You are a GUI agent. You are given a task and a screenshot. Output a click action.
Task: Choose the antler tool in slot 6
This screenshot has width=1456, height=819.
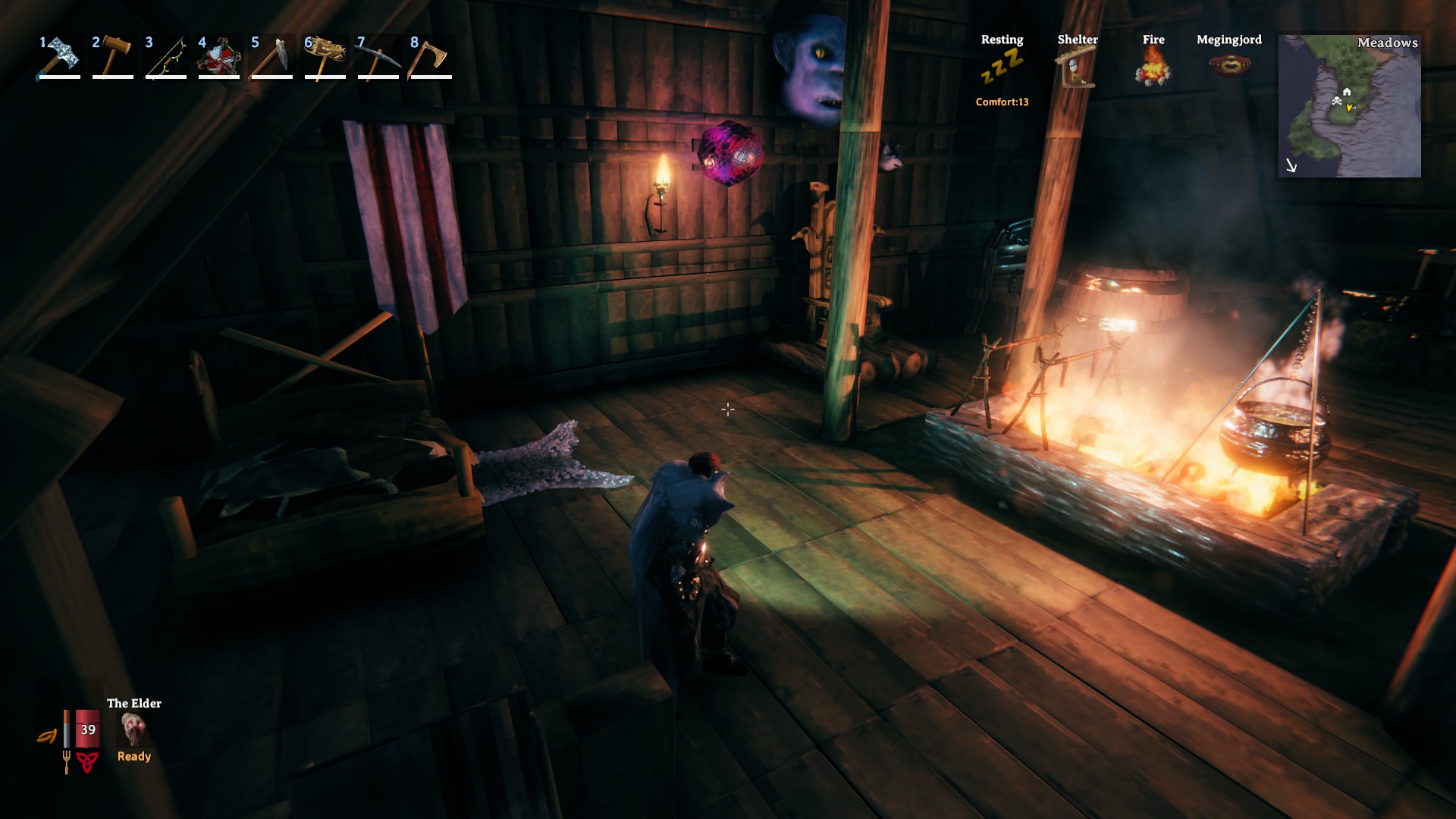click(325, 57)
